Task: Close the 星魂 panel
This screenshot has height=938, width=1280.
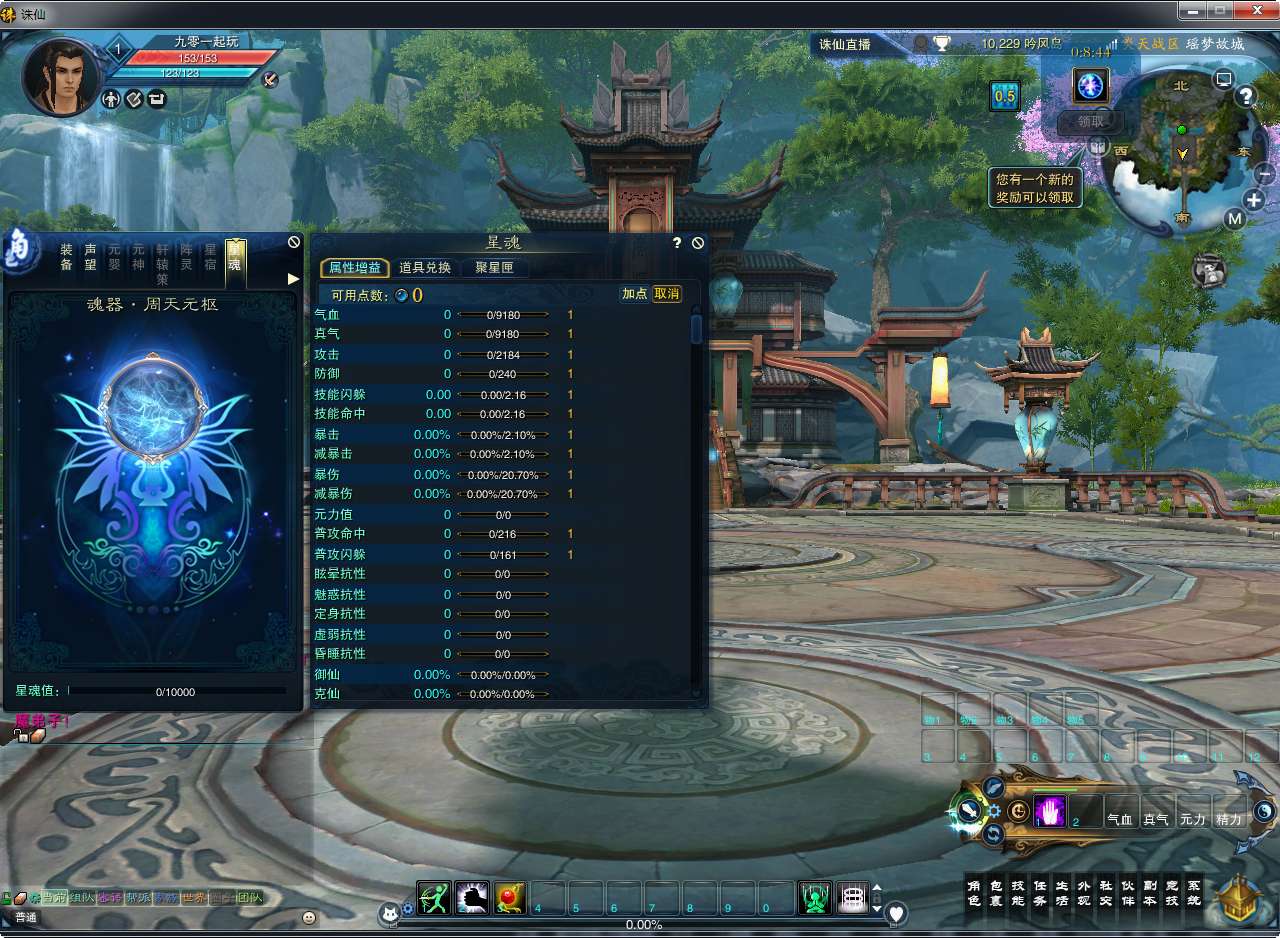Action: point(698,243)
